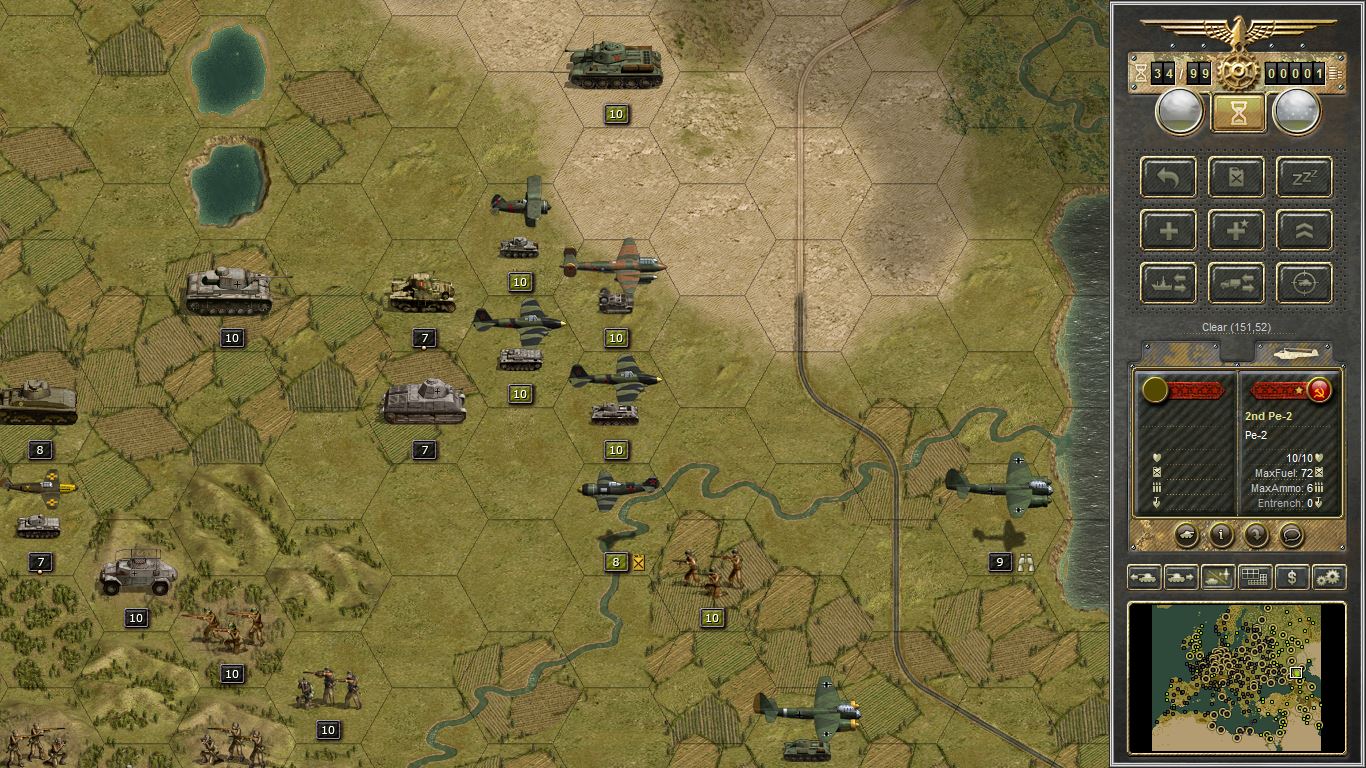Open unit details with the 'i' button

pyautogui.click(x=1221, y=535)
